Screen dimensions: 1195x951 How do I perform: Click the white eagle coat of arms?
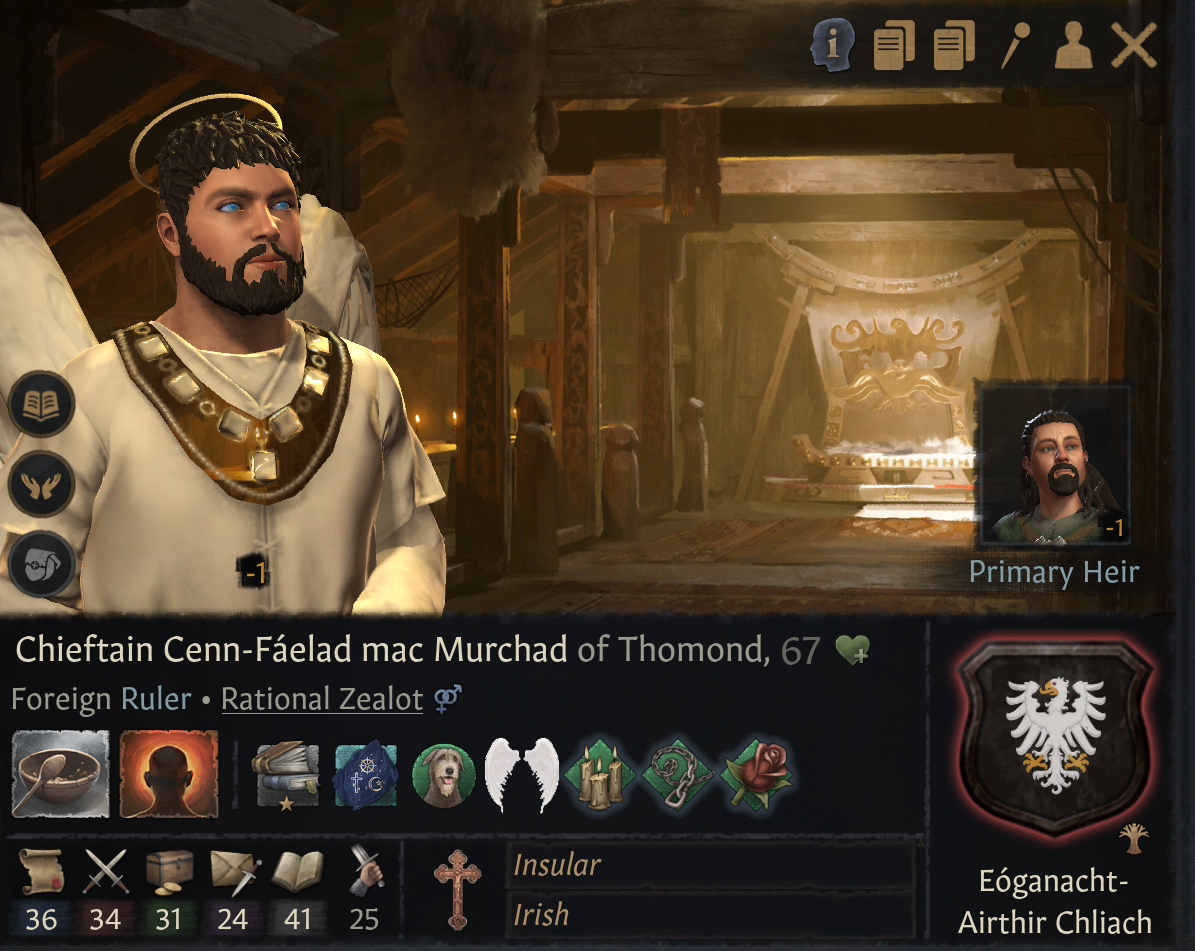tap(1055, 735)
